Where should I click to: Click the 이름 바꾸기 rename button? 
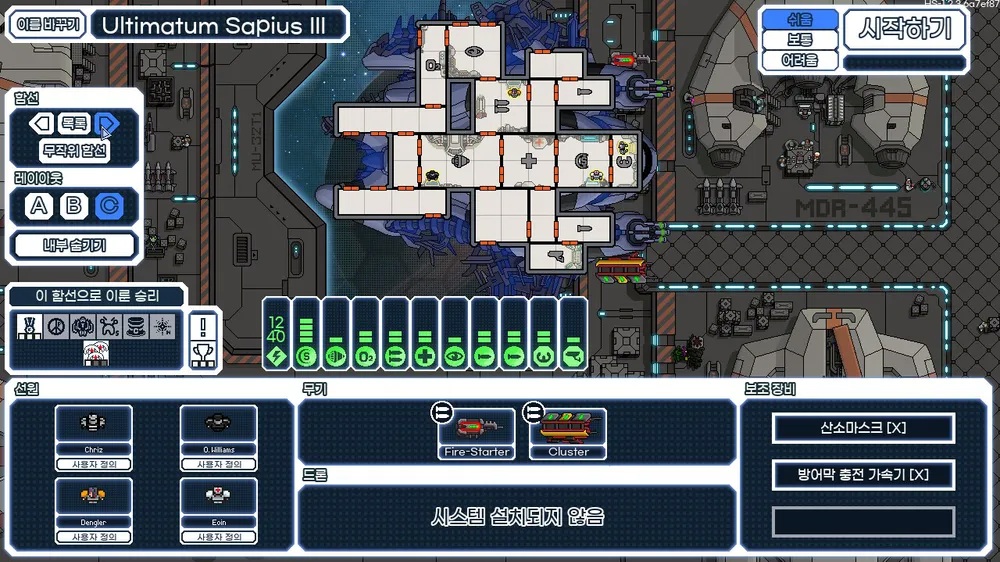(x=46, y=25)
